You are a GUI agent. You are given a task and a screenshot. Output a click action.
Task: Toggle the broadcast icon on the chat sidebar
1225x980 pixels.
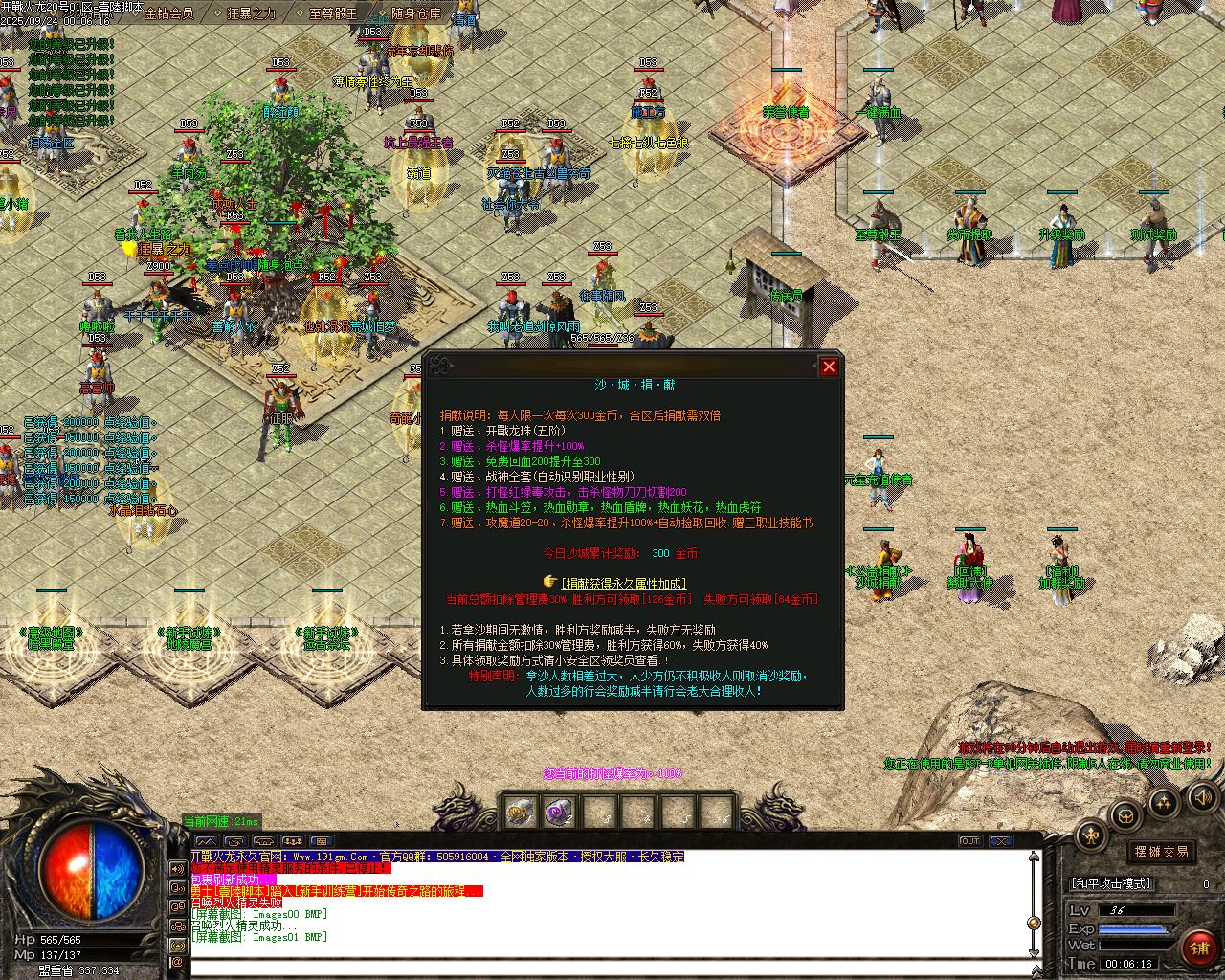pos(178,946)
